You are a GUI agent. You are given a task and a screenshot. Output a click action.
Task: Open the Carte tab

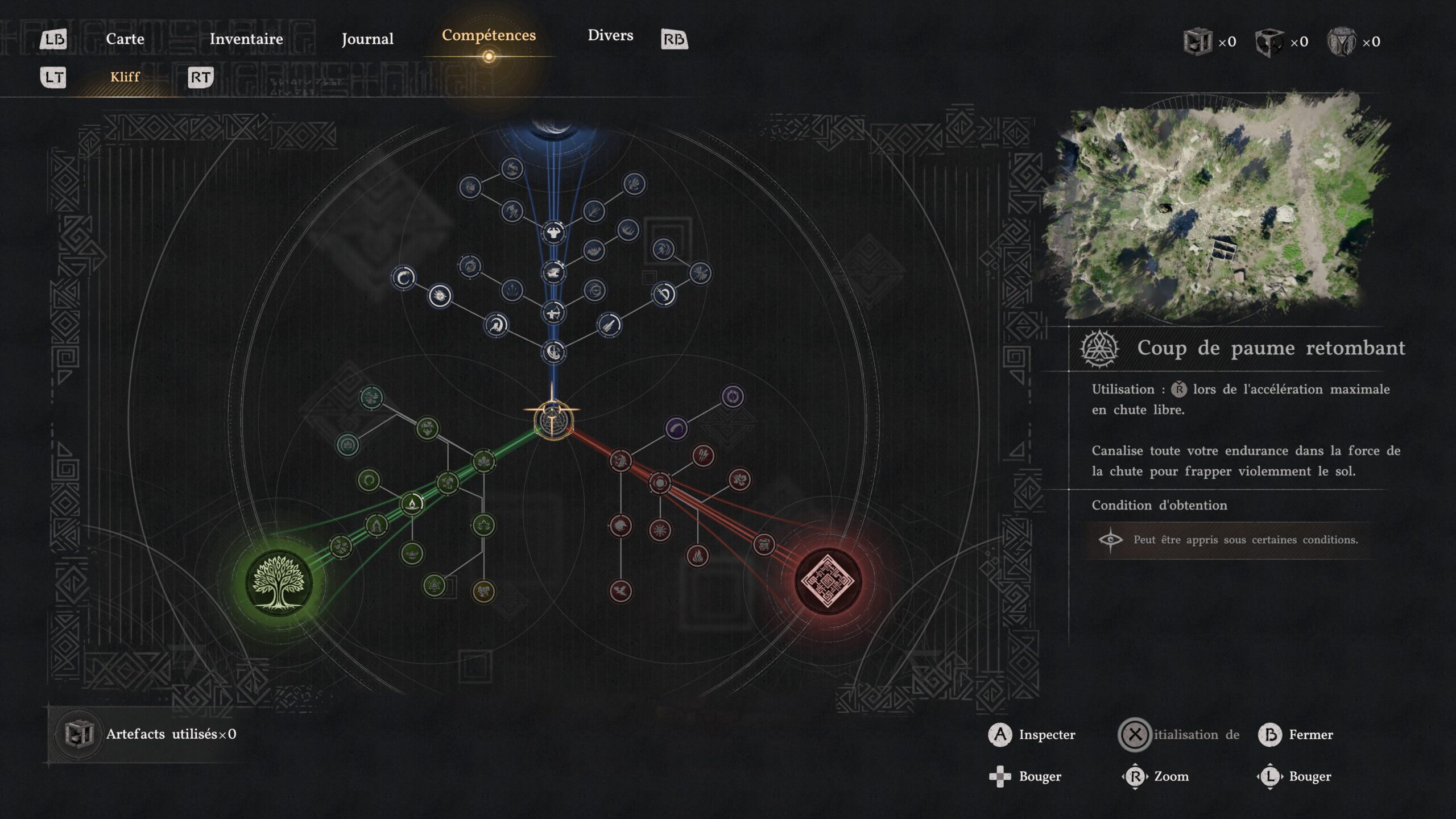point(125,39)
